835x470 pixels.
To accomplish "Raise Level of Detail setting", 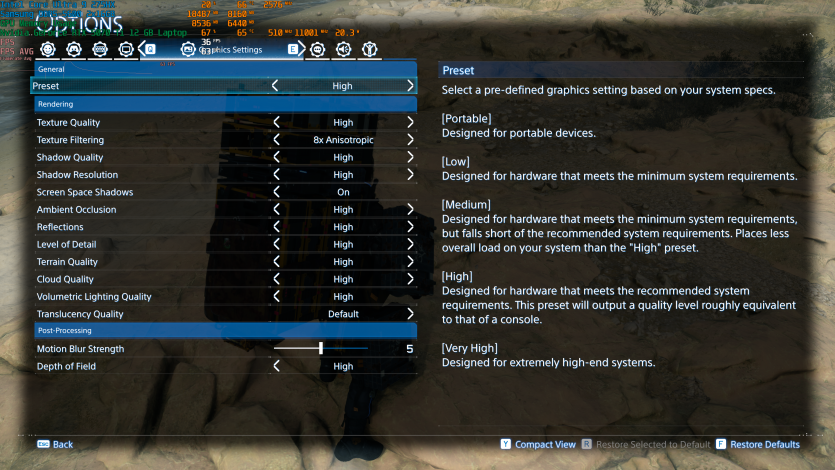I will 410,244.
